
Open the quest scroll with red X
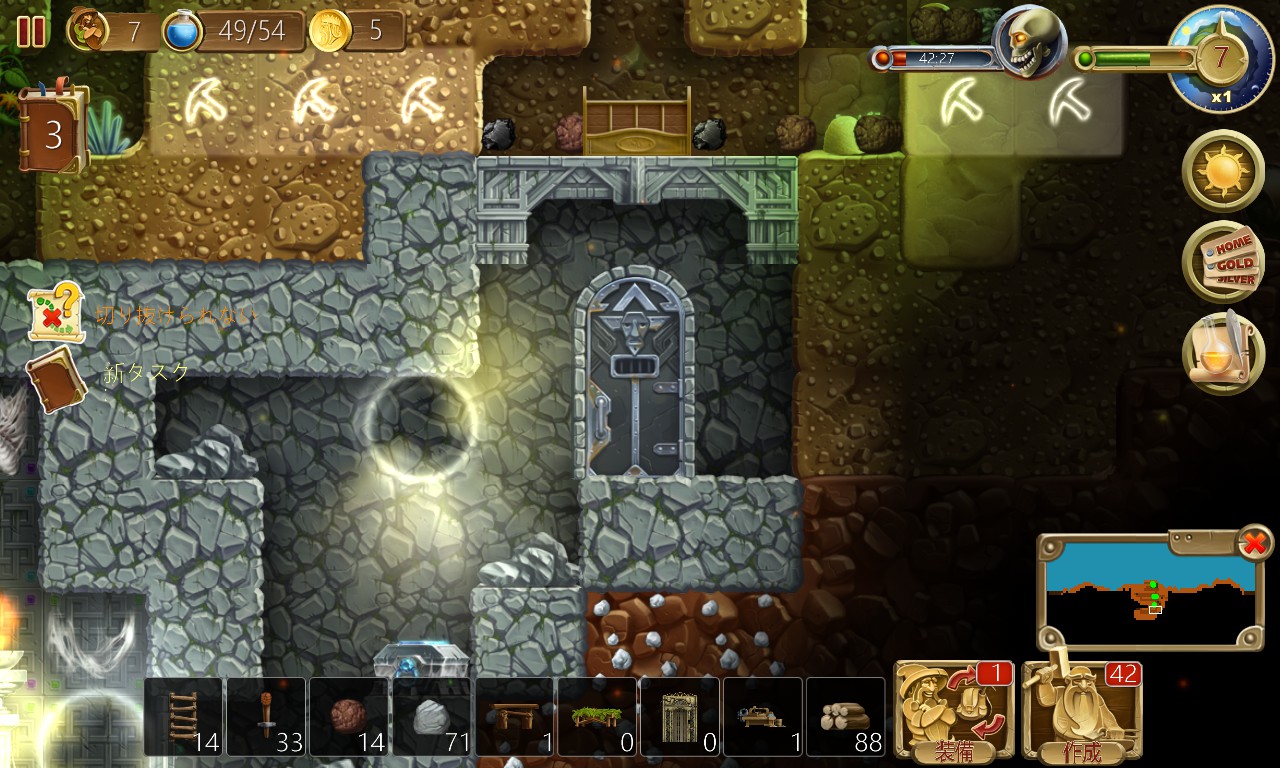pyautogui.click(x=54, y=314)
